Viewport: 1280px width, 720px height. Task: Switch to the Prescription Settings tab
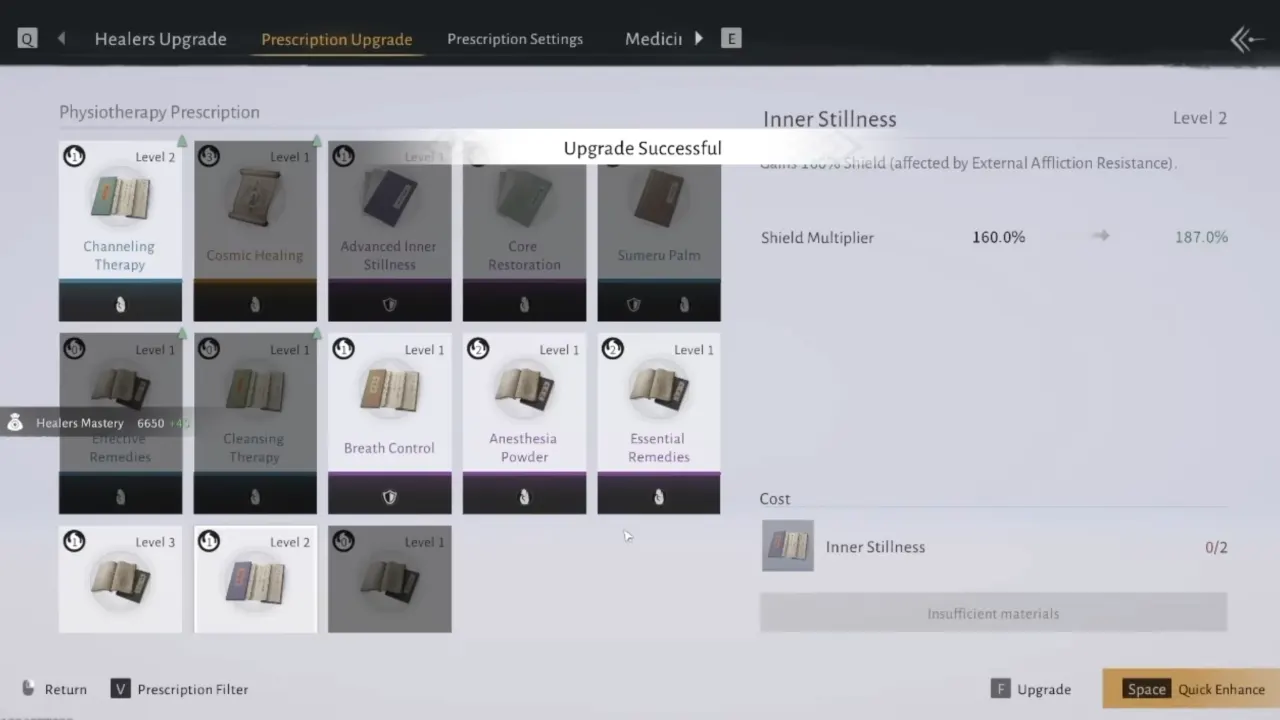click(515, 39)
